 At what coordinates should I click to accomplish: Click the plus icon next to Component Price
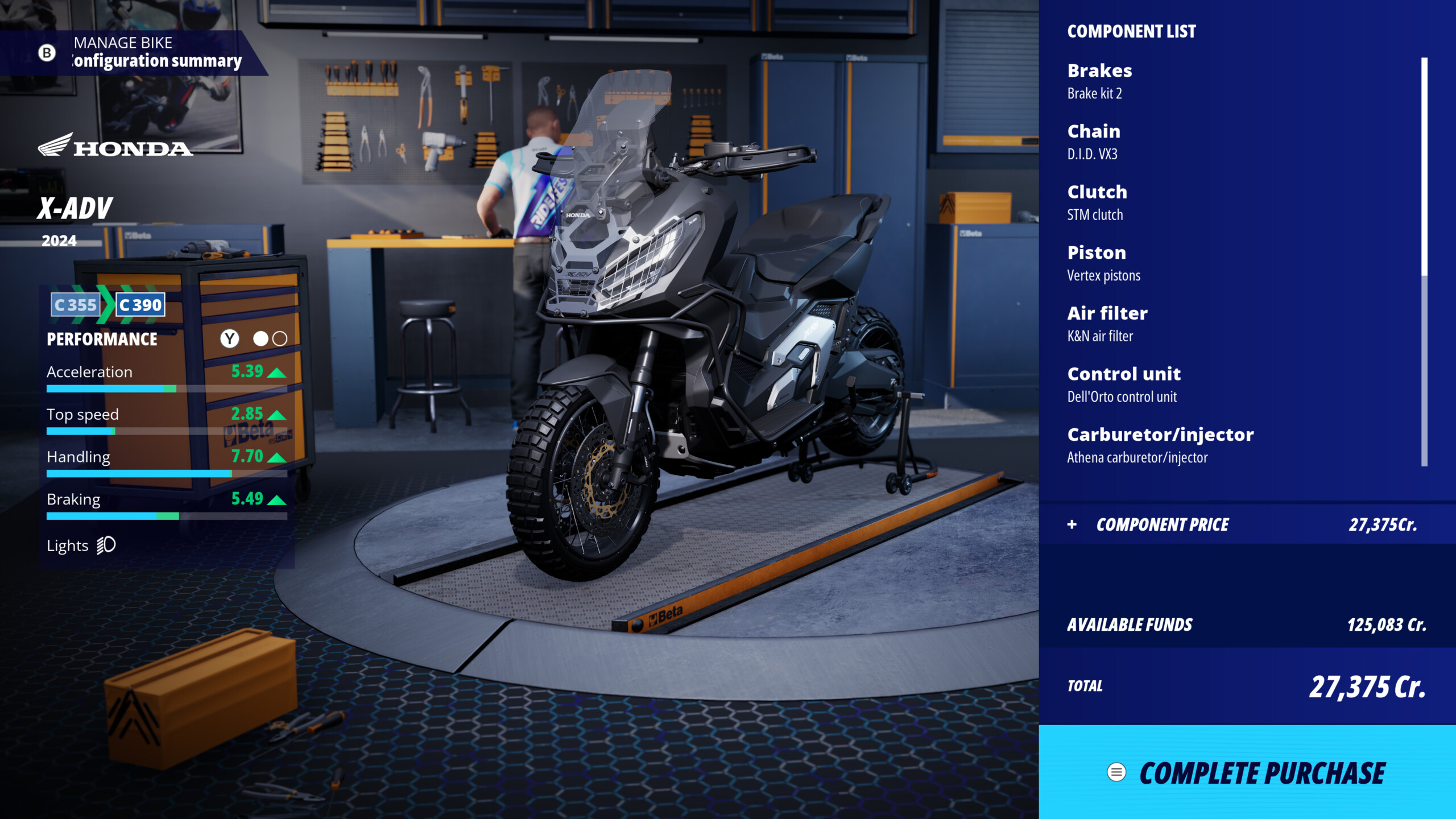pyautogui.click(x=1072, y=525)
